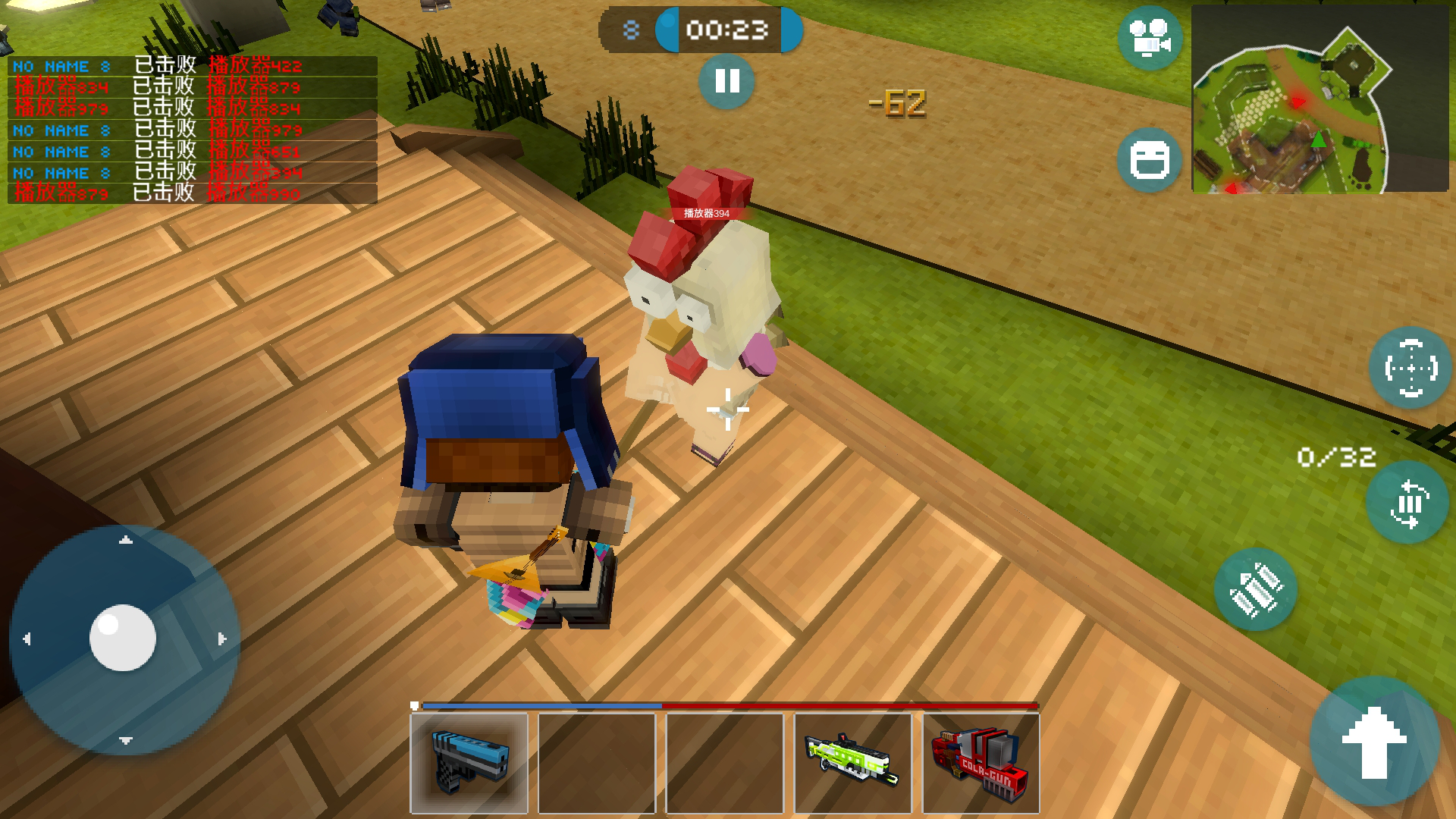Tap the virtual joystick's white thumb knob

pos(122,638)
